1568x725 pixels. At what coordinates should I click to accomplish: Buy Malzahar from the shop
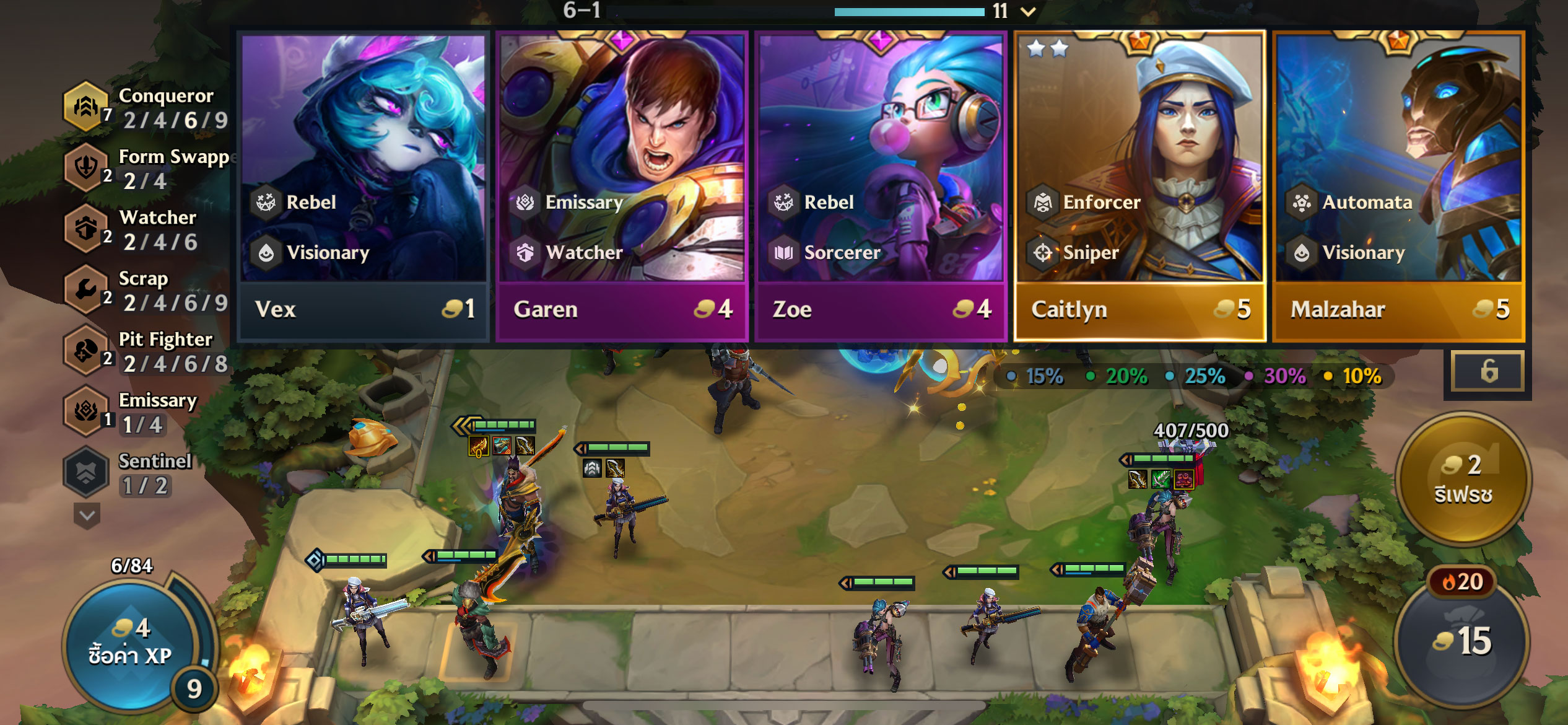point(1398,186)
